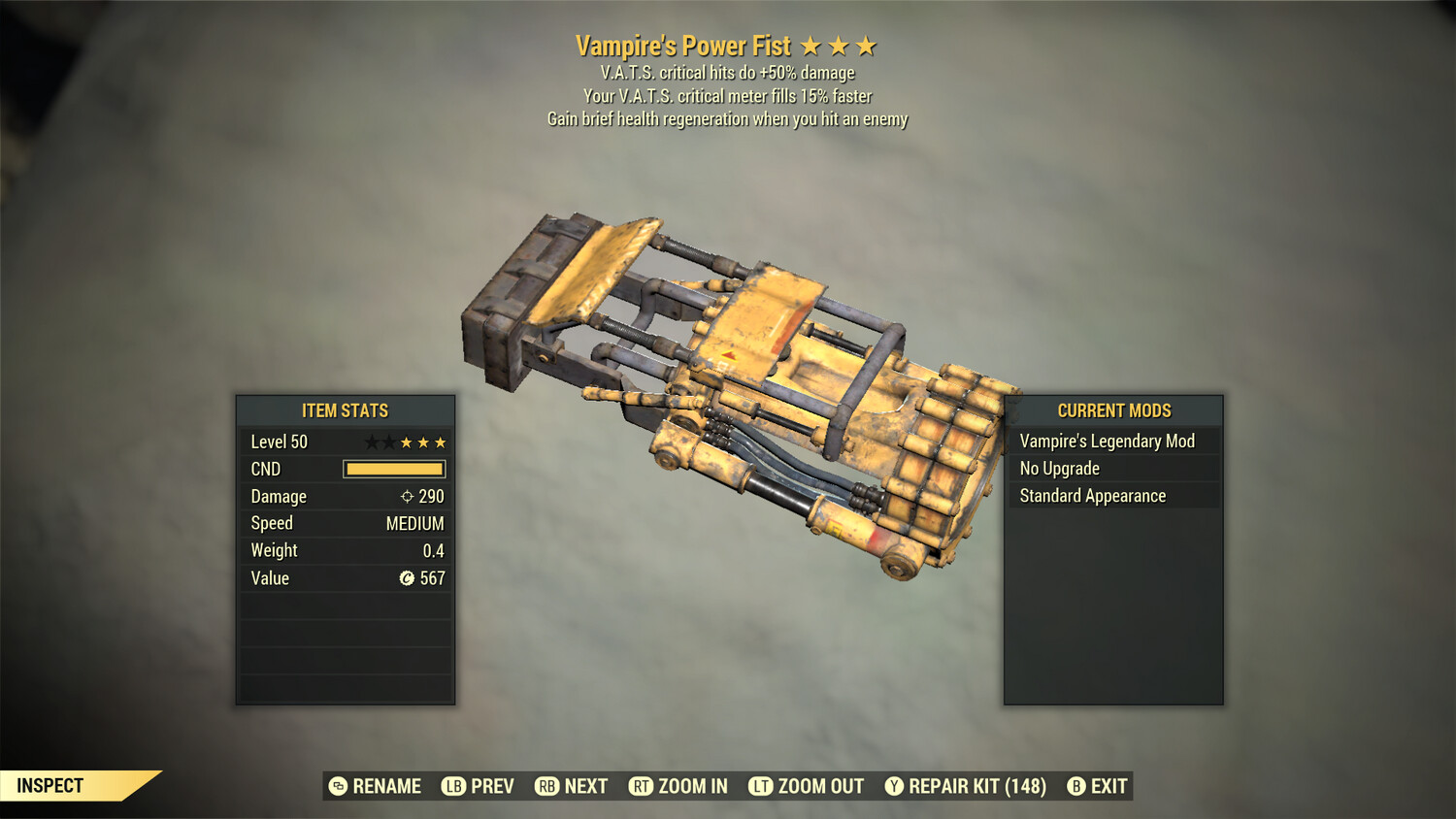Image resolution: width=1456 pixels, height=819 pixels.
Task: Use the Repair Kit (148) option
Action: pyautogui.click(x=966, y=786)
